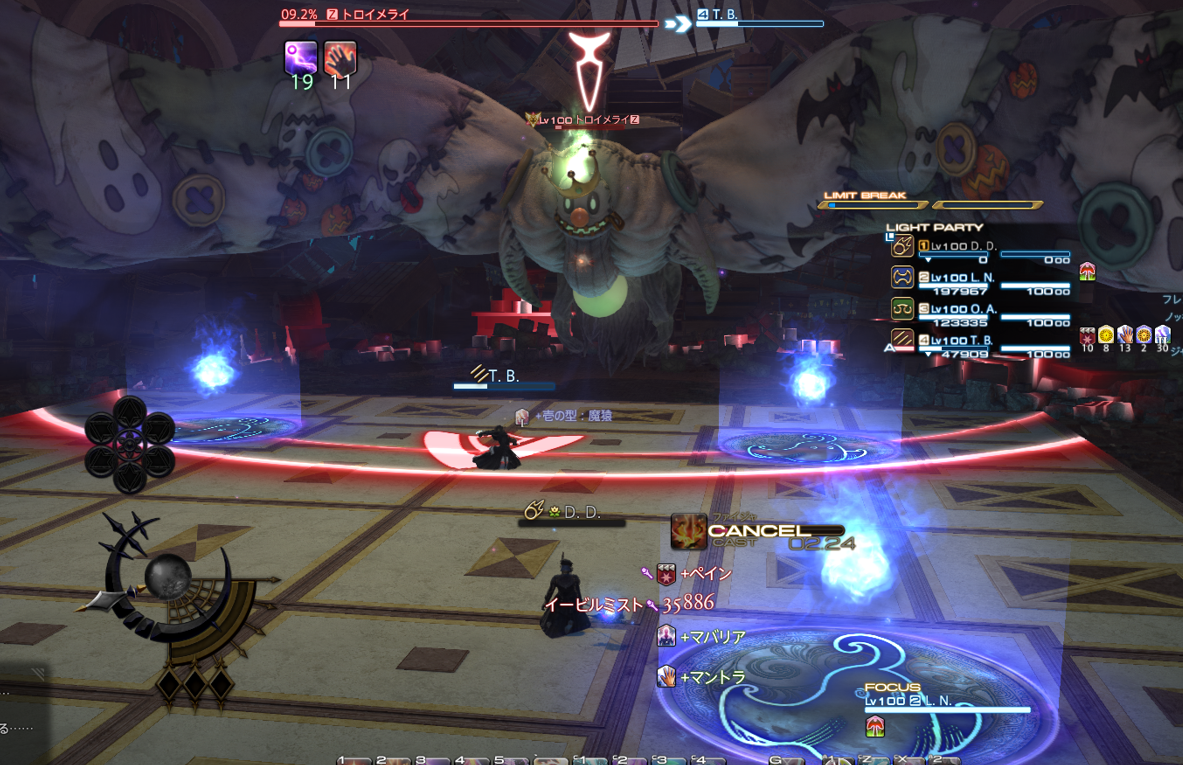Viewport: 1183px width, 765px height.
Task: Select the FOCUS target bar for L. N.
Action: (945, 703)
